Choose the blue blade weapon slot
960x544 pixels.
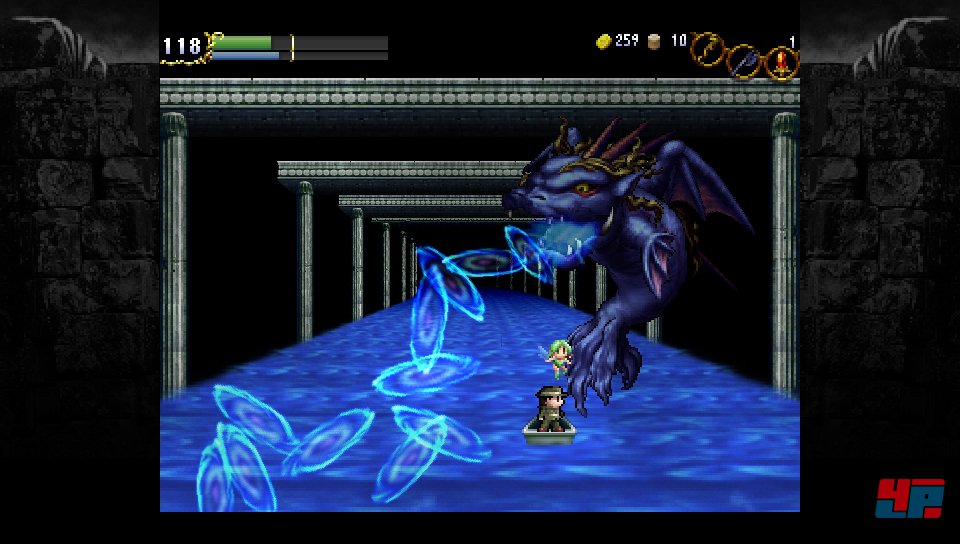coord(744,61)
